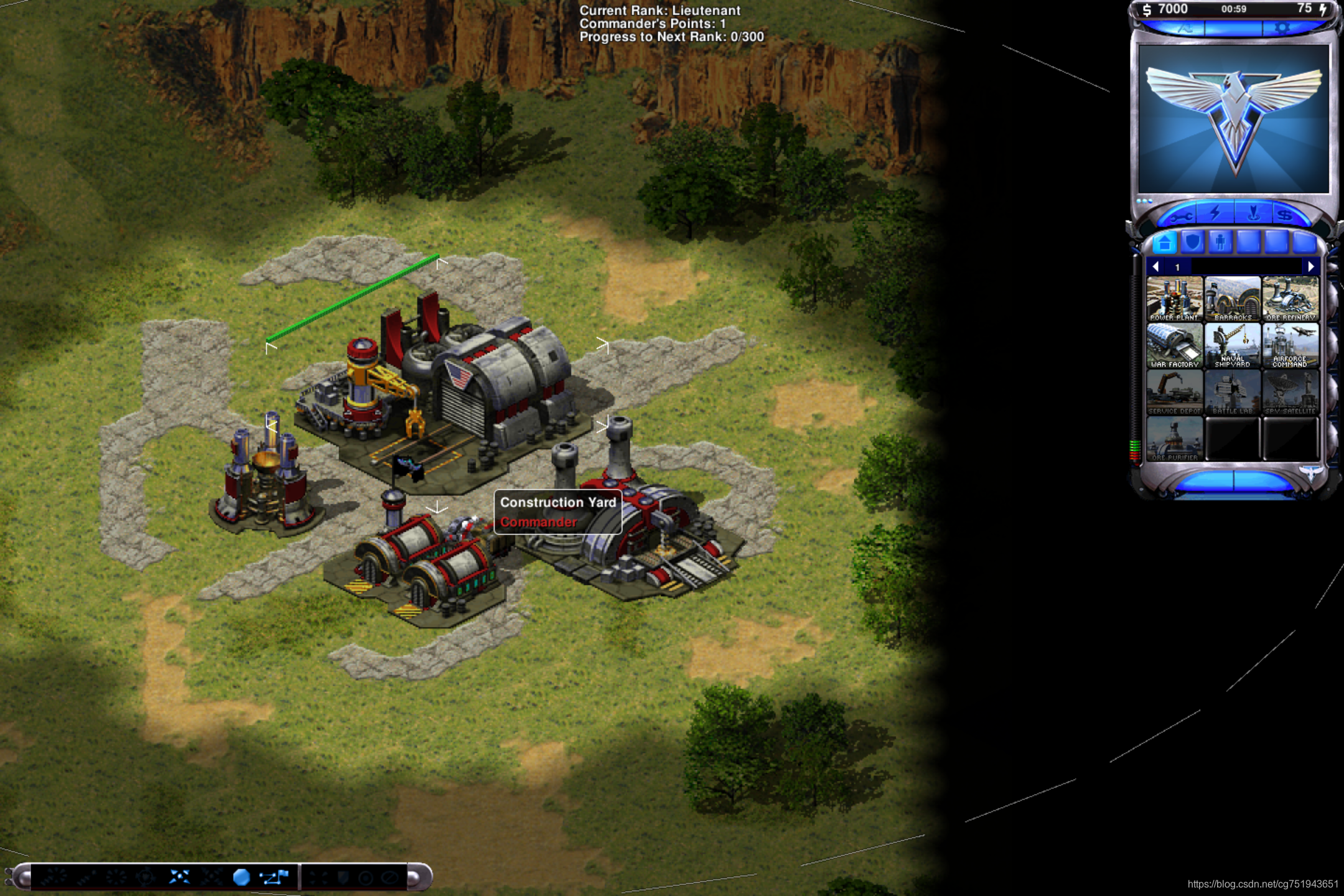Activate the waypoint flag path command
1344x896 pixels.
coord(274,877)
